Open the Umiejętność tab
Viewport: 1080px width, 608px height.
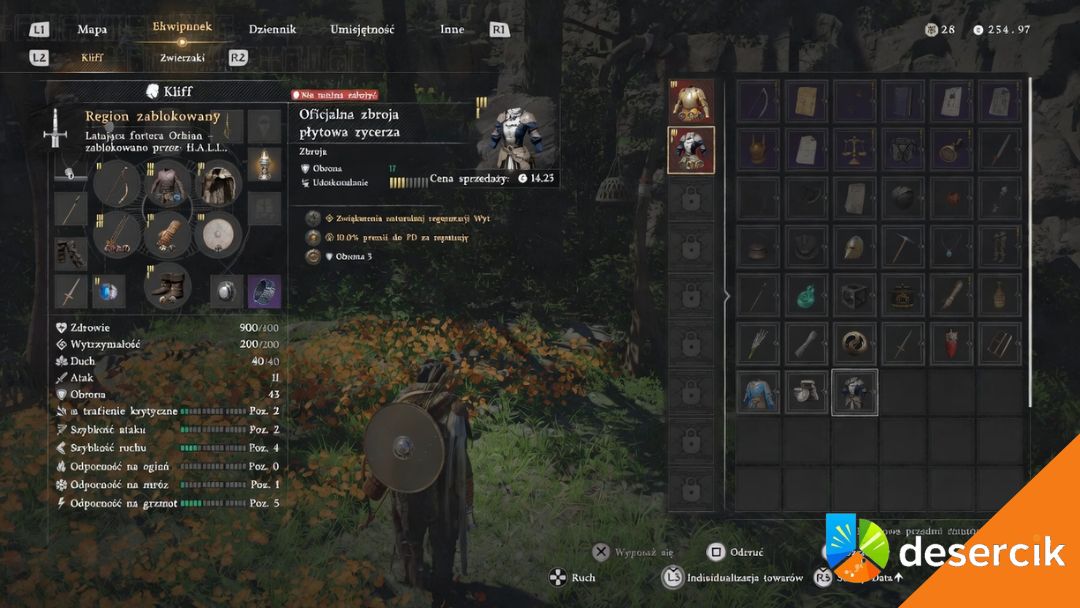pos(362,29)
